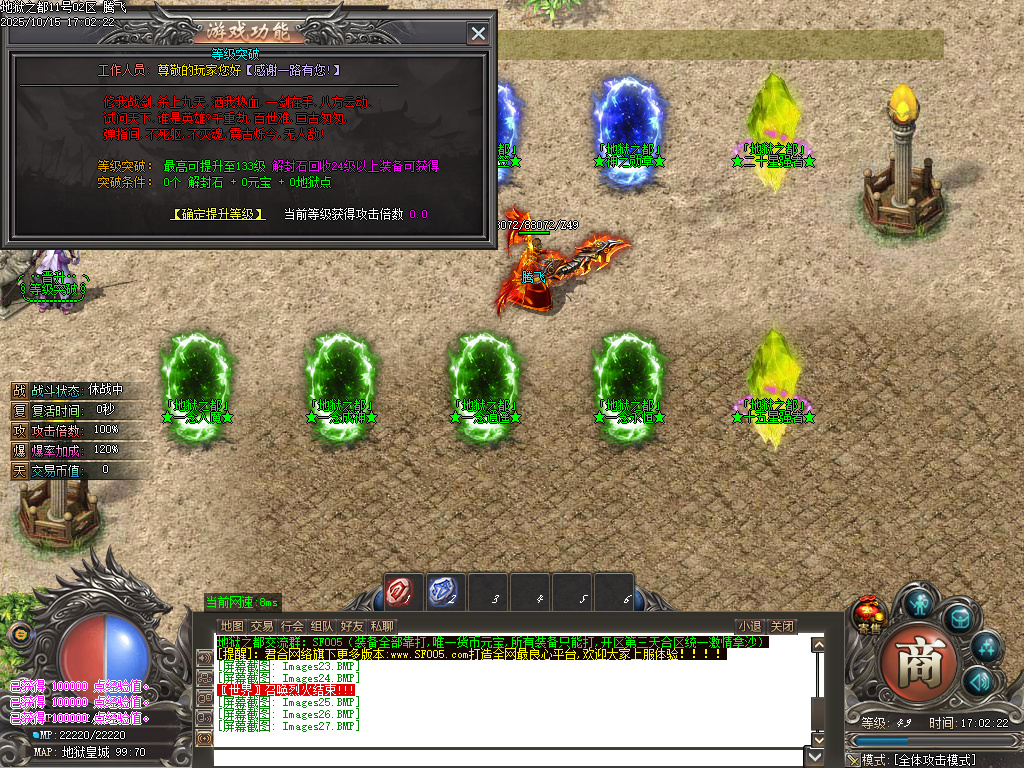Open the 组队 team tab
This screenshot has width=1024, height=768.
(x=322, y=626)
